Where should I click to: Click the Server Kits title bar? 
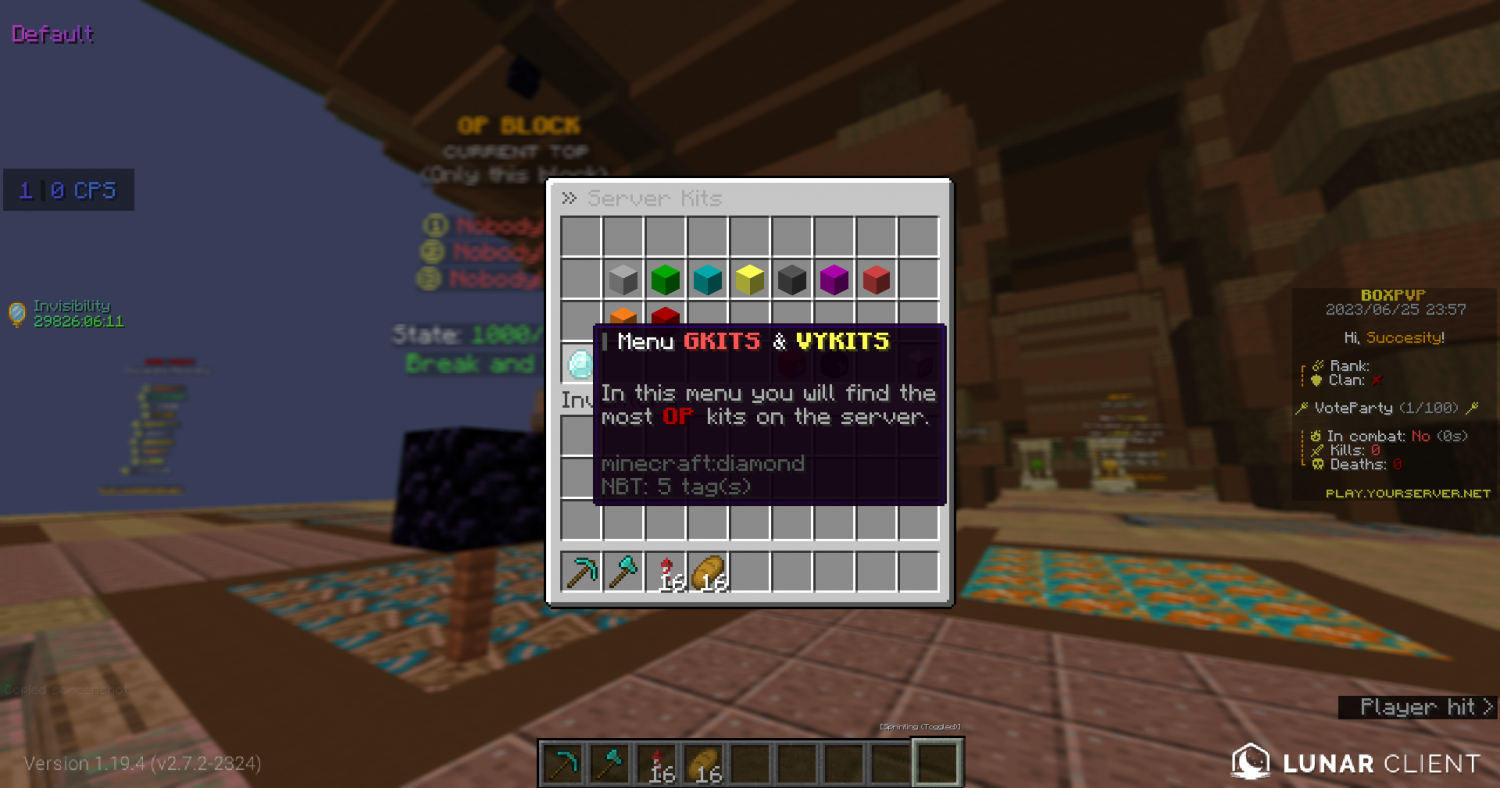click(655, 197)
